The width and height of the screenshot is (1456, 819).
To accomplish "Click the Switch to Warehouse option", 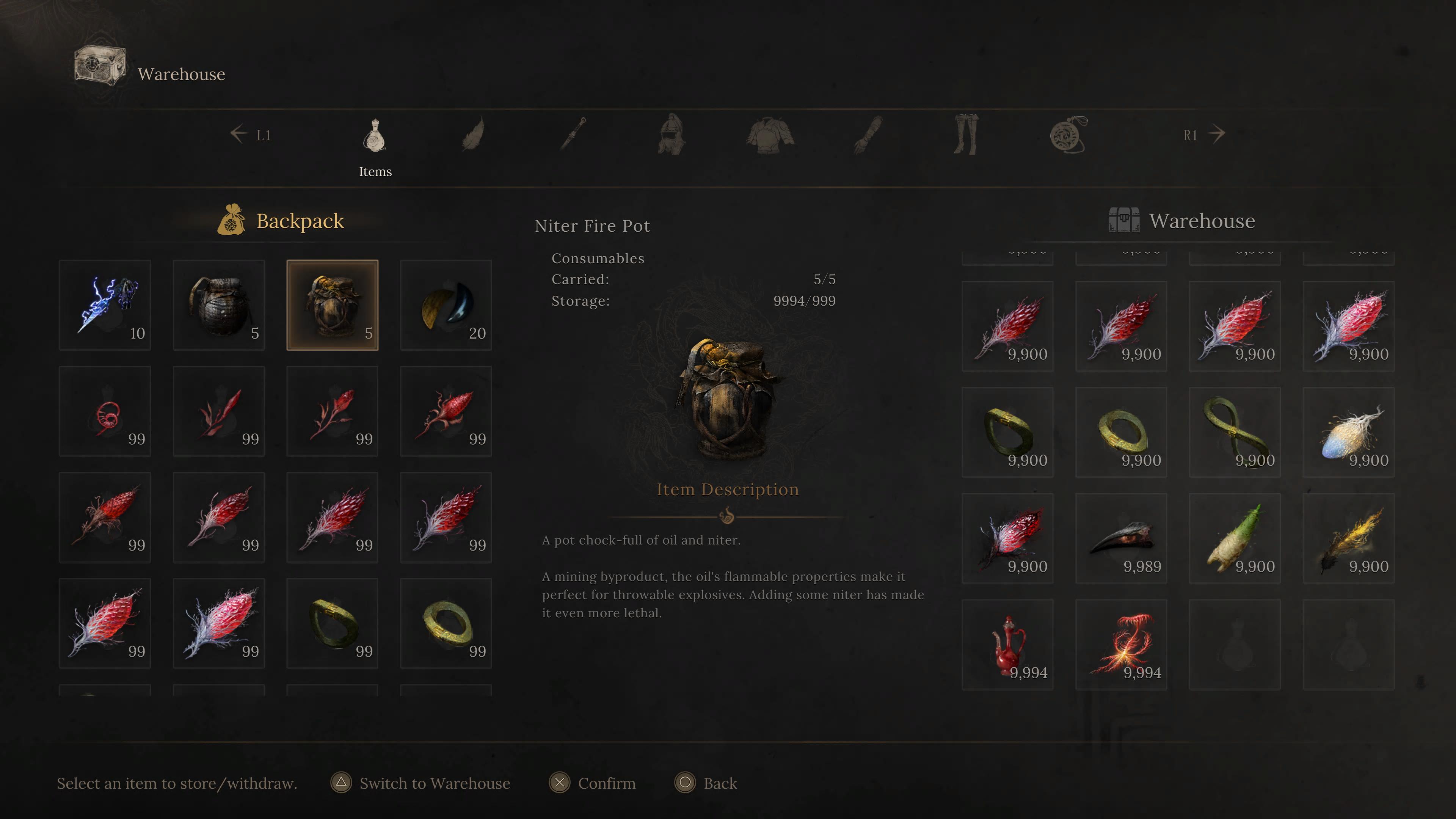I will [420, 783].
